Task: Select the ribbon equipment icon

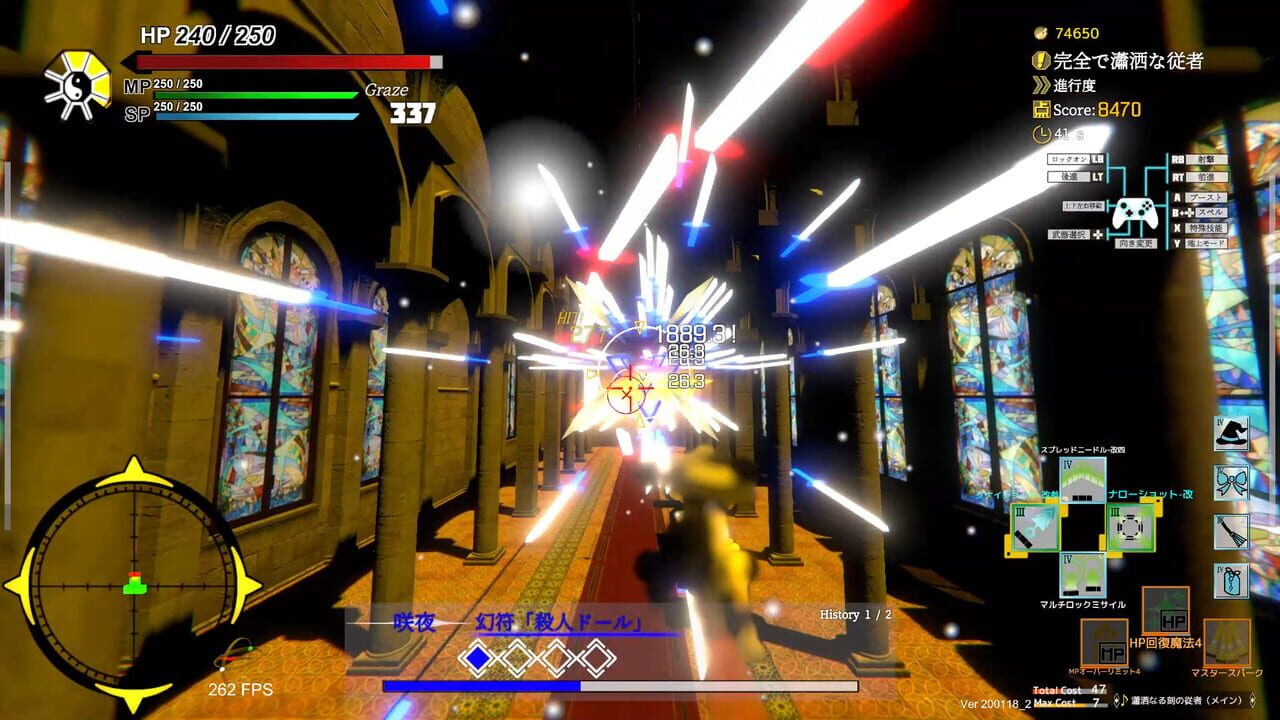Action: click(x=1231, y=483)
